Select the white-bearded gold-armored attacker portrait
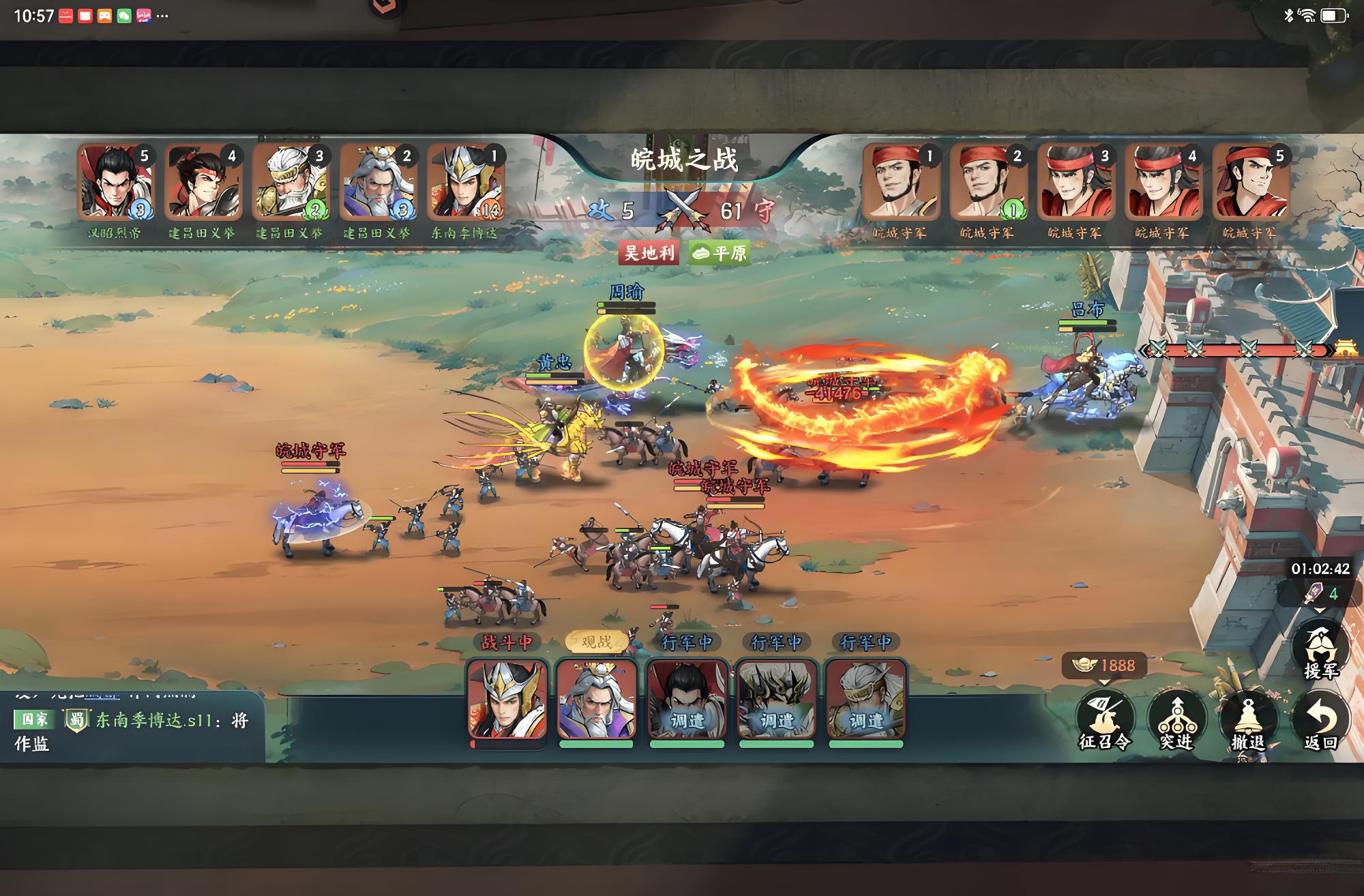 point(289,182)
